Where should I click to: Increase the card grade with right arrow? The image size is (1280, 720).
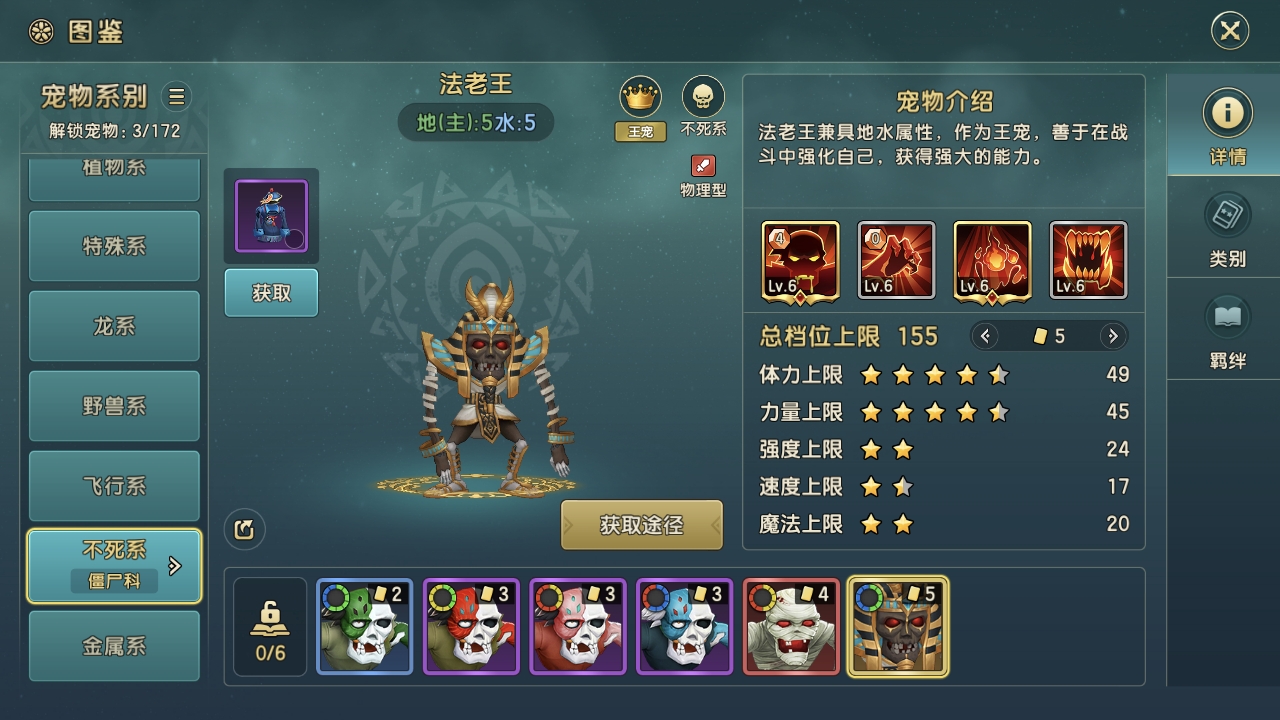pos(1112,336)
